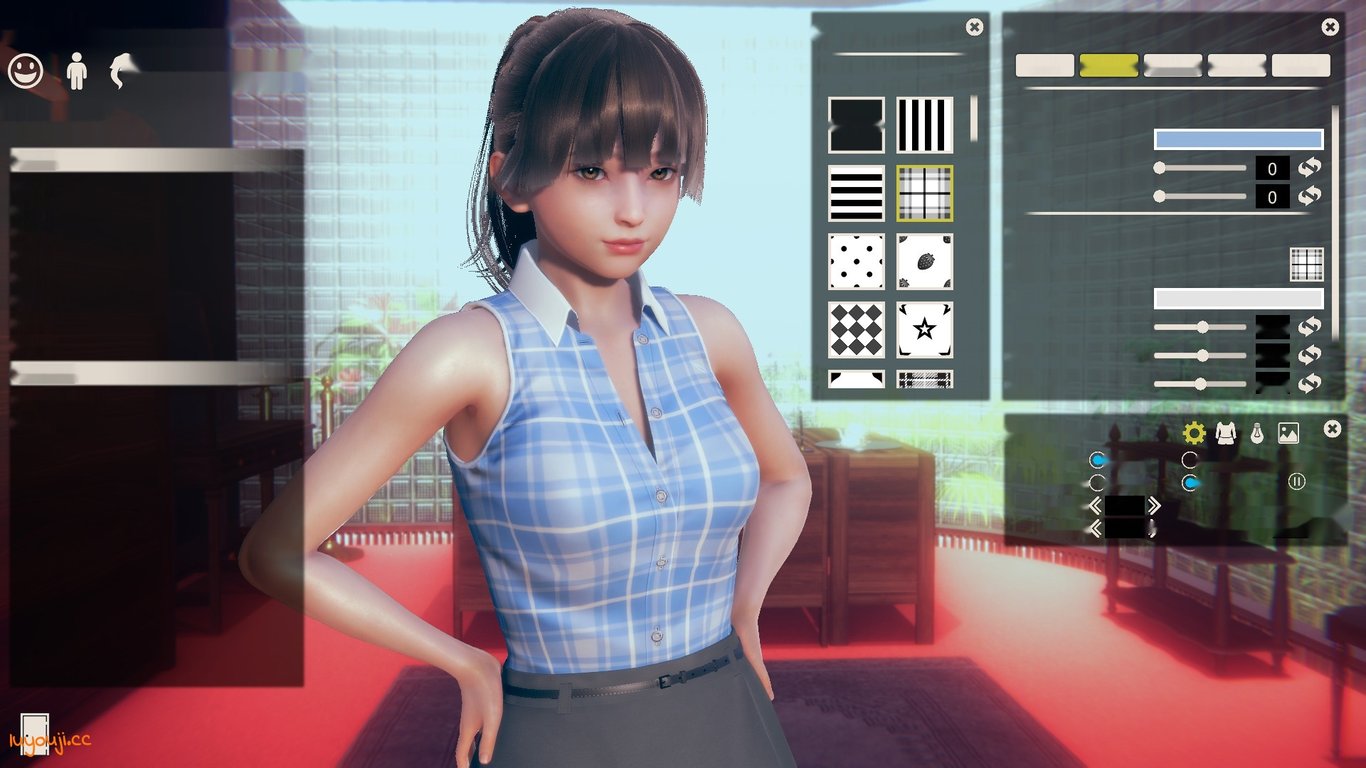Select the body editing icon
1366x768 pixels.
(x=75, y=72)
